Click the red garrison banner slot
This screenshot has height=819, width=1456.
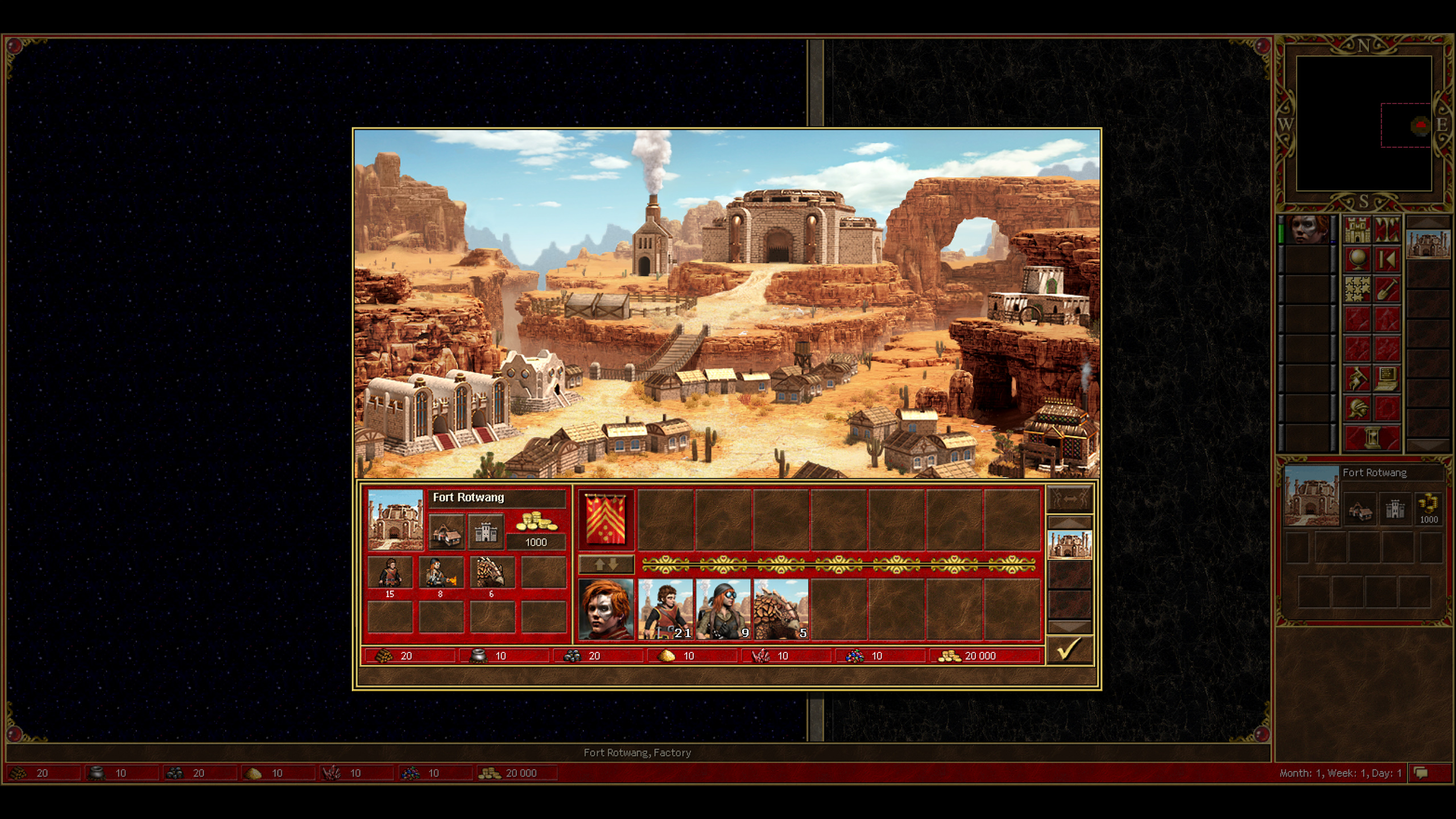[606, 519]
